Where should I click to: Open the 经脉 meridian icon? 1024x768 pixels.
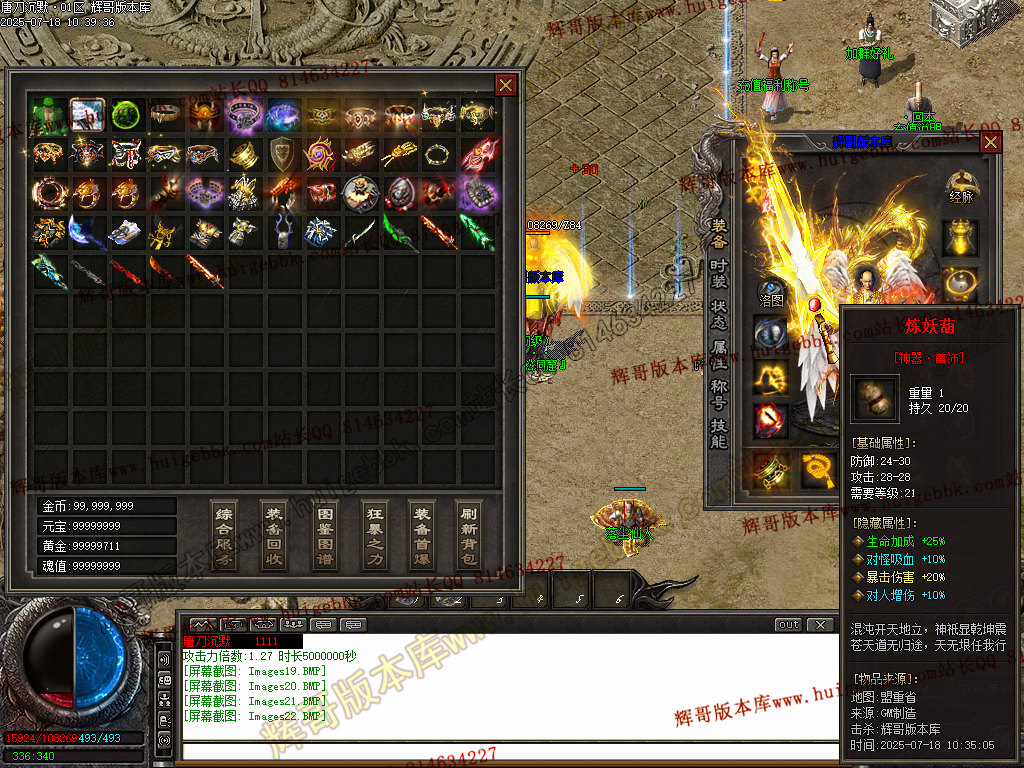click(961, 186)
